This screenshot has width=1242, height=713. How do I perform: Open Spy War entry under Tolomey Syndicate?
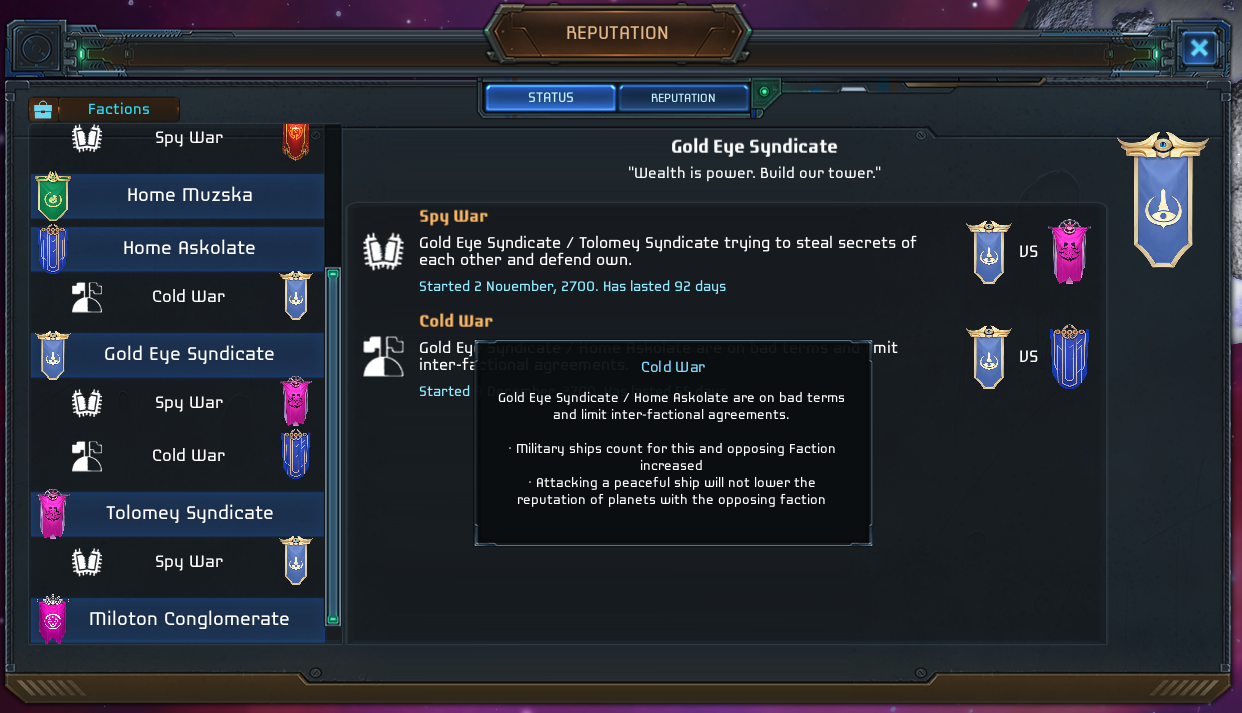189,561
